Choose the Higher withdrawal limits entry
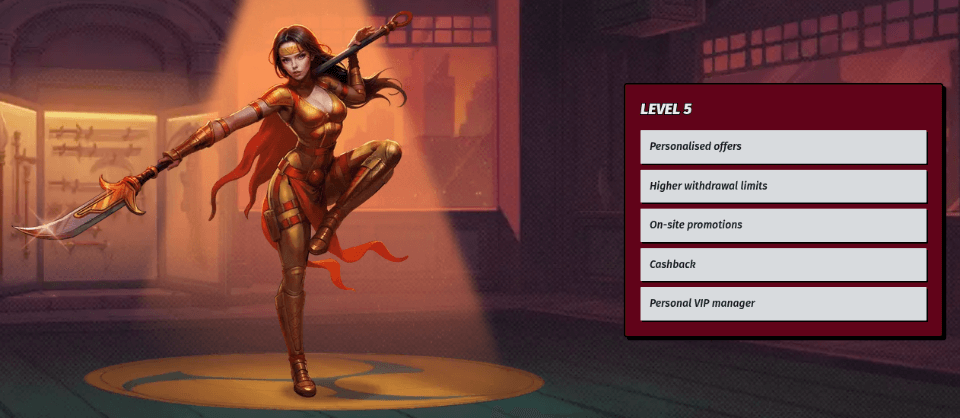The image size is (960, 418). (x=783, y=186)
